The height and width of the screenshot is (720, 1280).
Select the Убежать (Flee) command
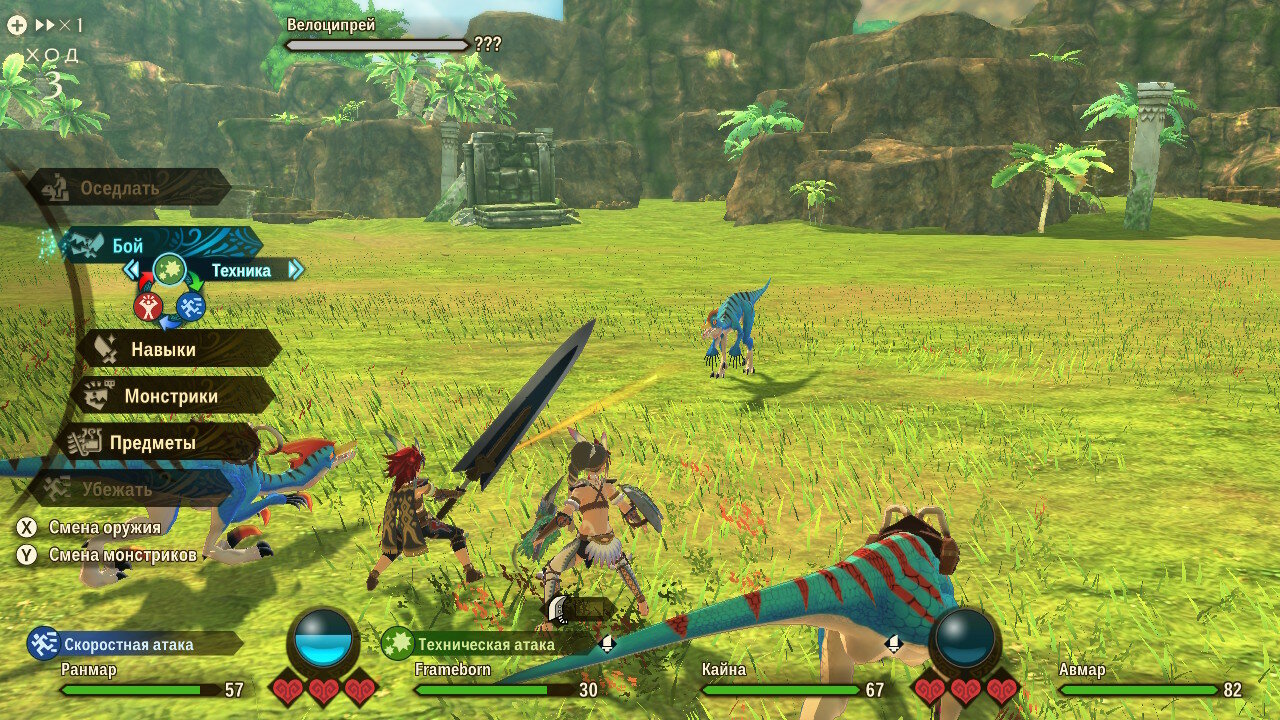pyautogui.click(x=115, y=489)
